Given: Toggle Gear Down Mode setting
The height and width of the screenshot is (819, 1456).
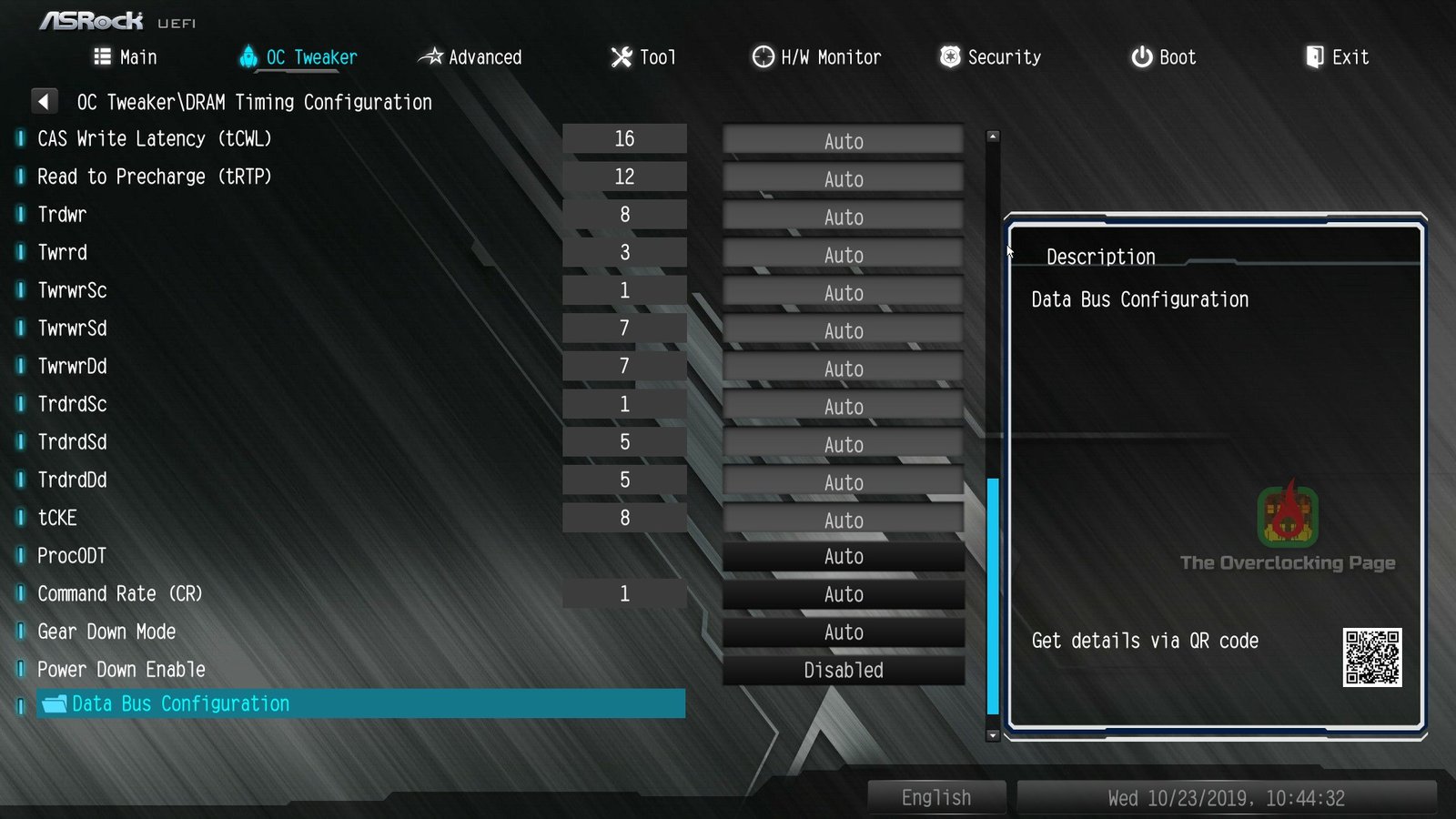Looking at the screenshot, I should point(842,632).
